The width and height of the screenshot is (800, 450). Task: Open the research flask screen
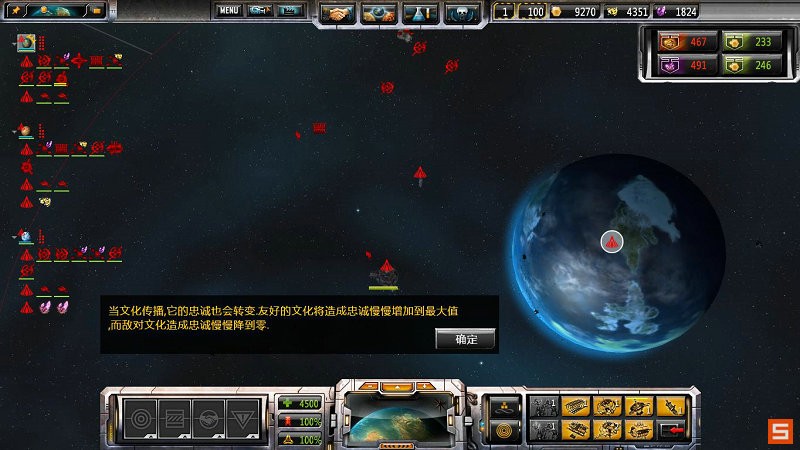[x=420, y=14]
